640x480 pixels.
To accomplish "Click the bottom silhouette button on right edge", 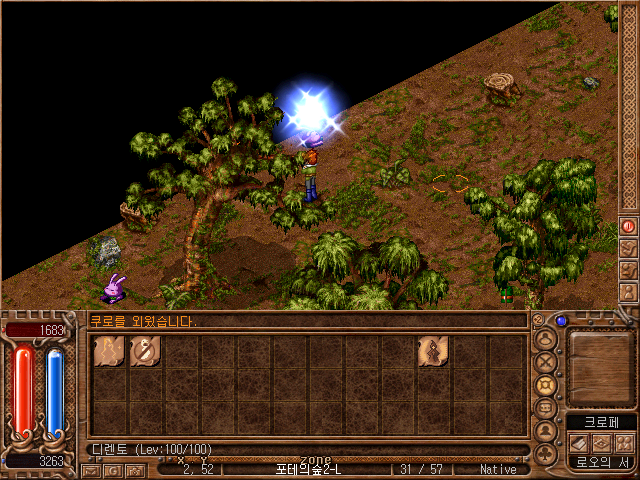I will [x=628, y=292].
